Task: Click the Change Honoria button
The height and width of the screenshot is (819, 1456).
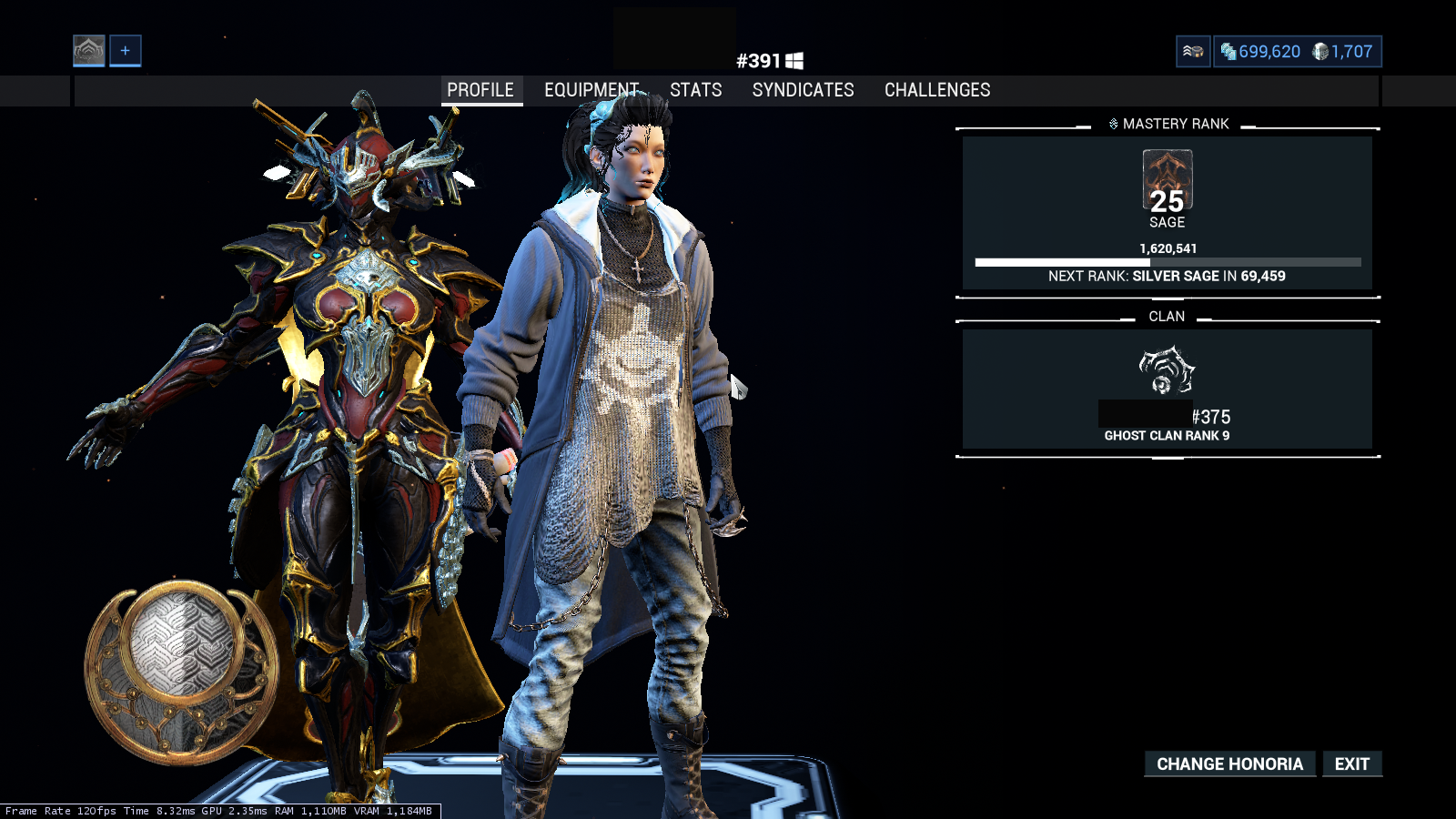Action: (x=1229, y=764)
